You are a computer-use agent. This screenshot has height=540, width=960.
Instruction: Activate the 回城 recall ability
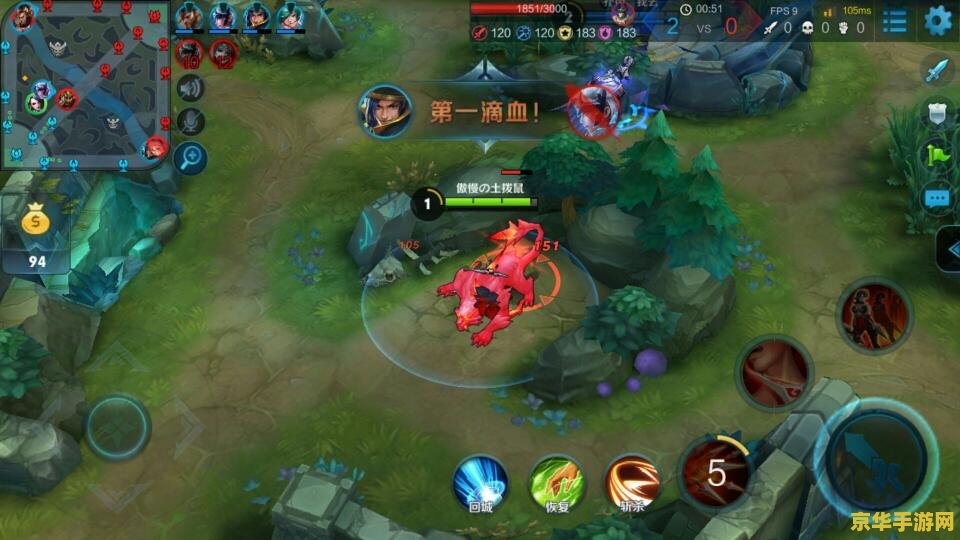click(480, 479)
